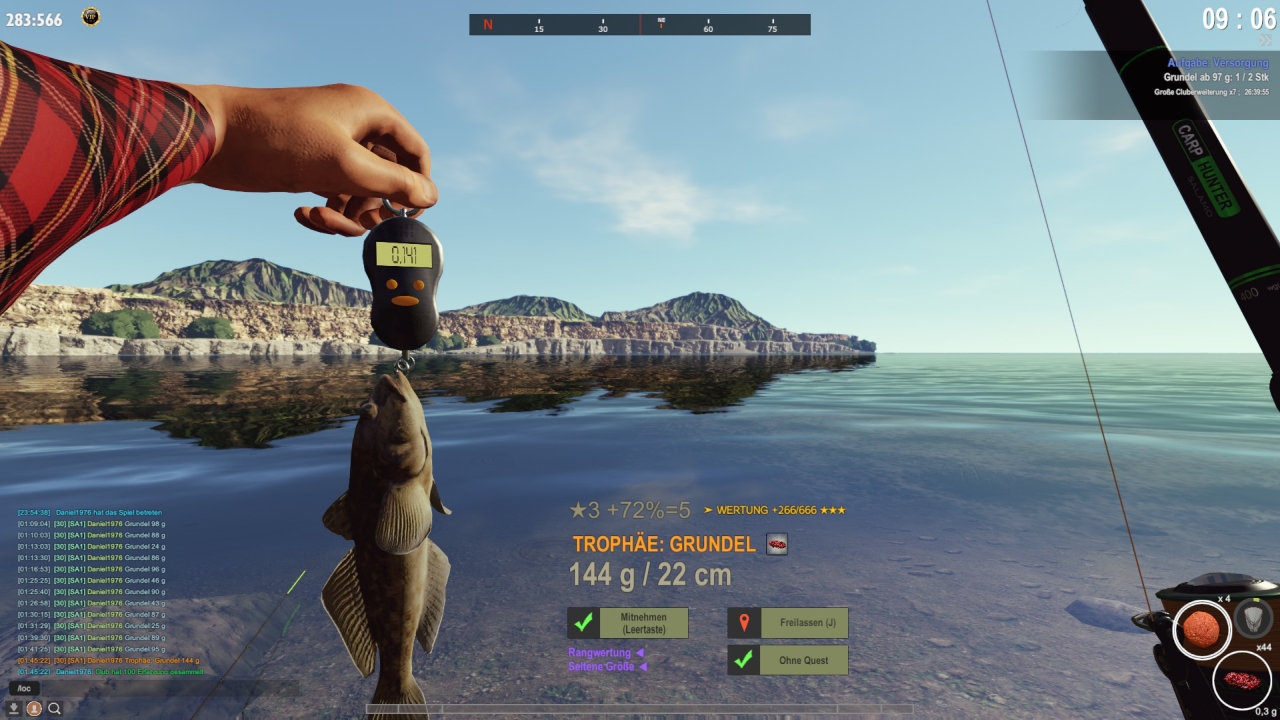The image size is (1280, 720).
Task: Expand the double-arrow next to the clock
Action: tap(1266, 41)
